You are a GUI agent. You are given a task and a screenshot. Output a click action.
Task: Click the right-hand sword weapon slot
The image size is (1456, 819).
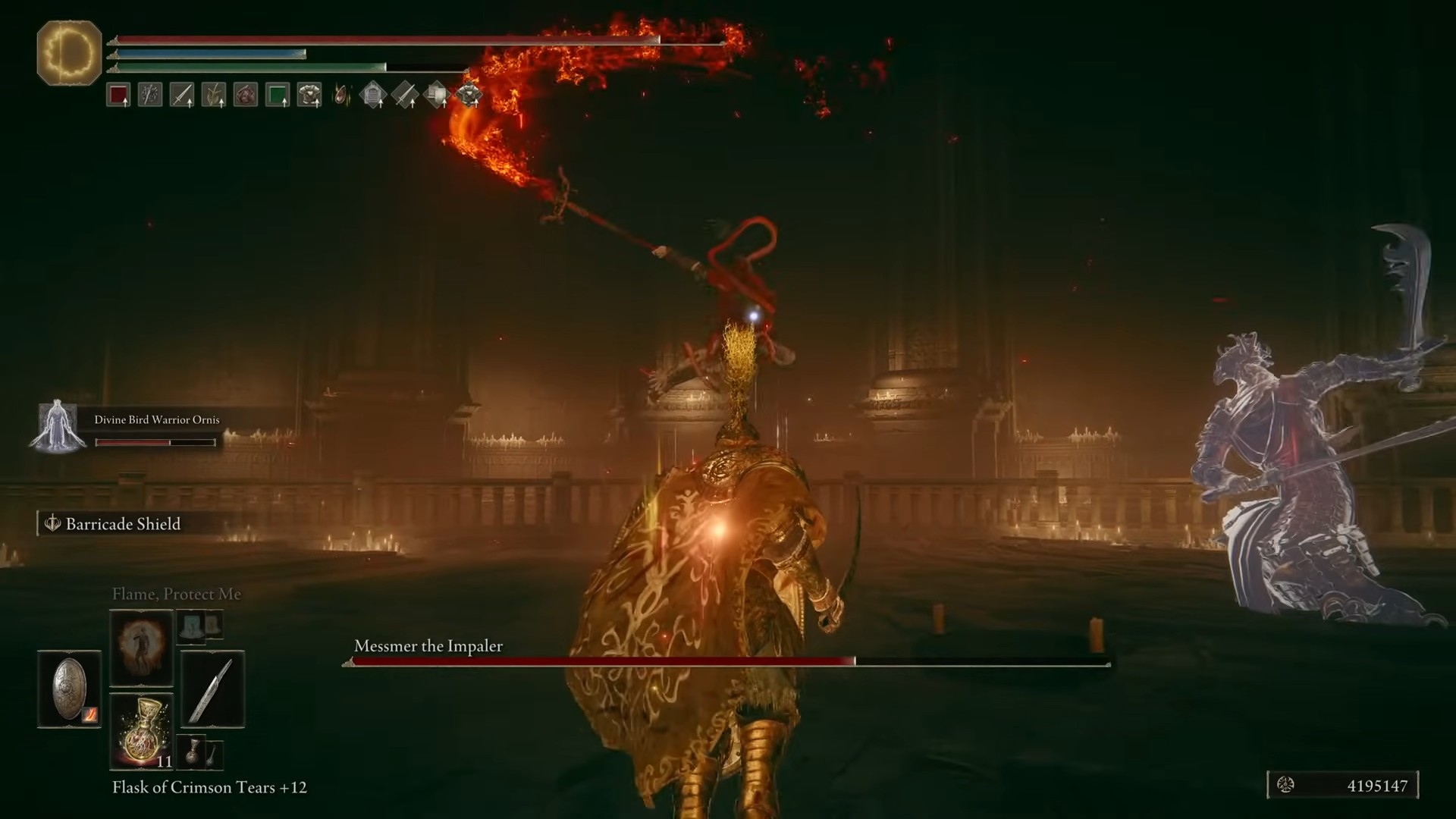click(x=212, y=689)
